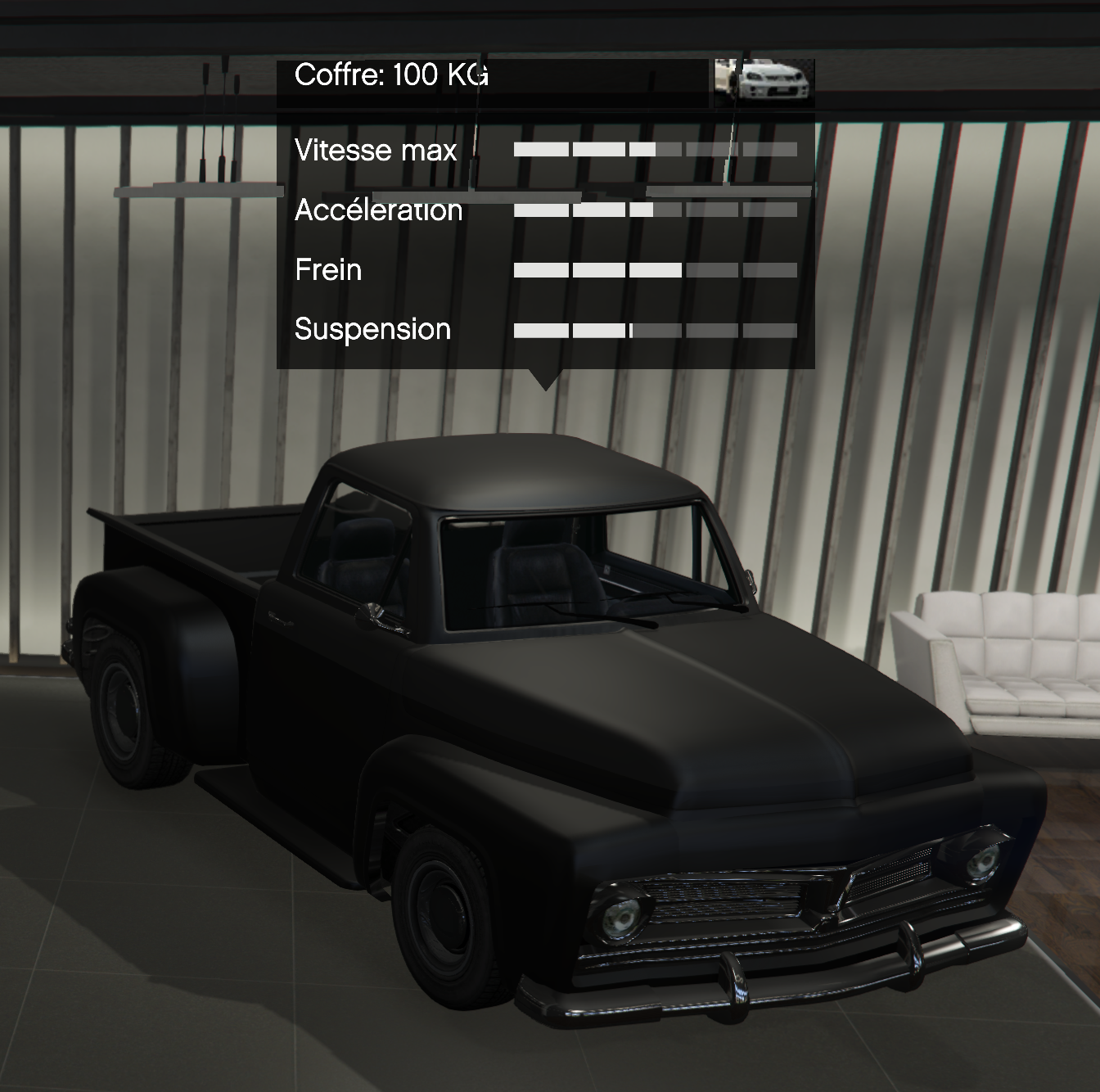1100x1092 pixels.
Task: Select the Vitesse max stat label
Action: tap(376, 151)
